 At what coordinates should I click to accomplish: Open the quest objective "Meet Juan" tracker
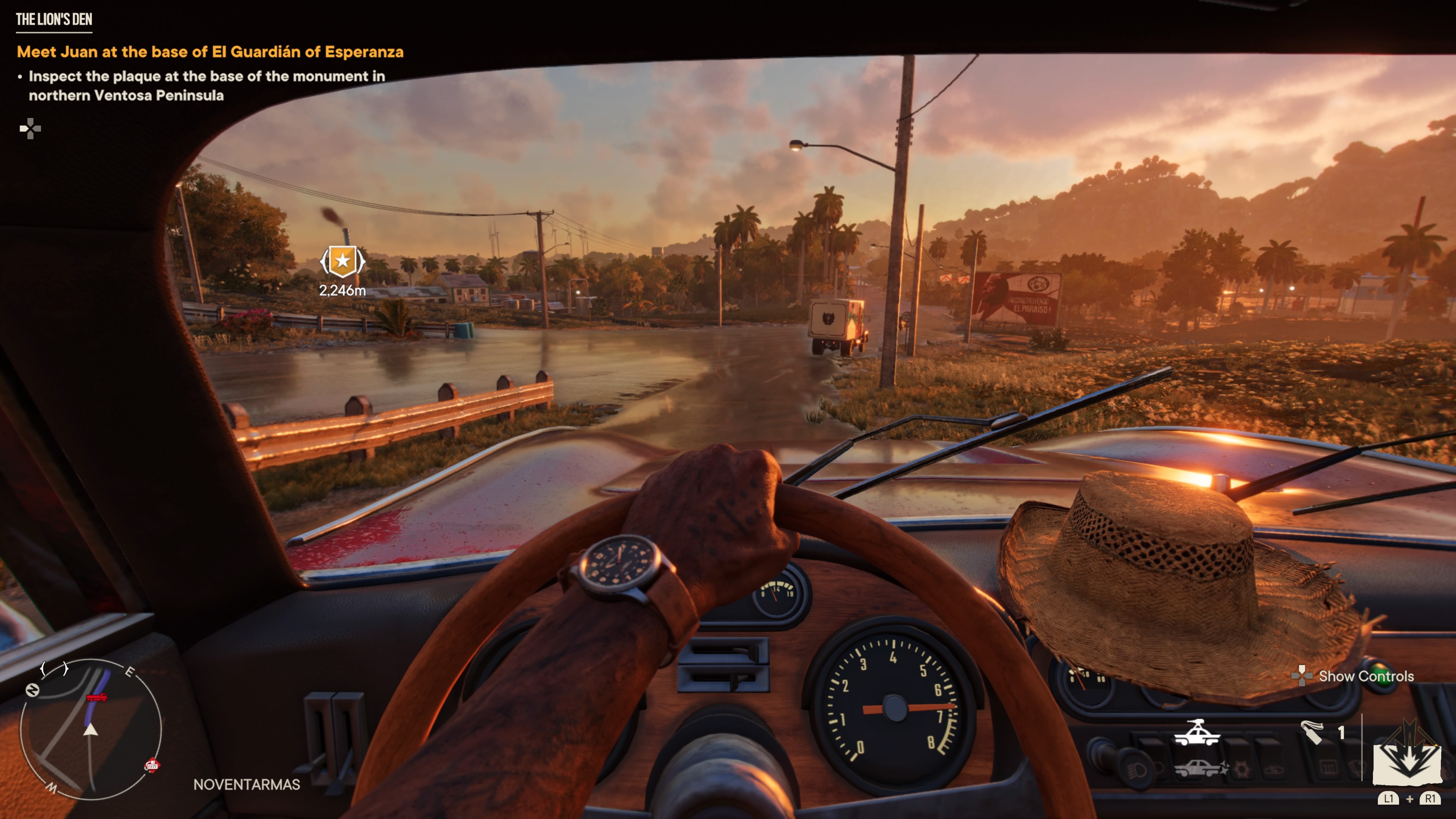[x=210, y=52]
